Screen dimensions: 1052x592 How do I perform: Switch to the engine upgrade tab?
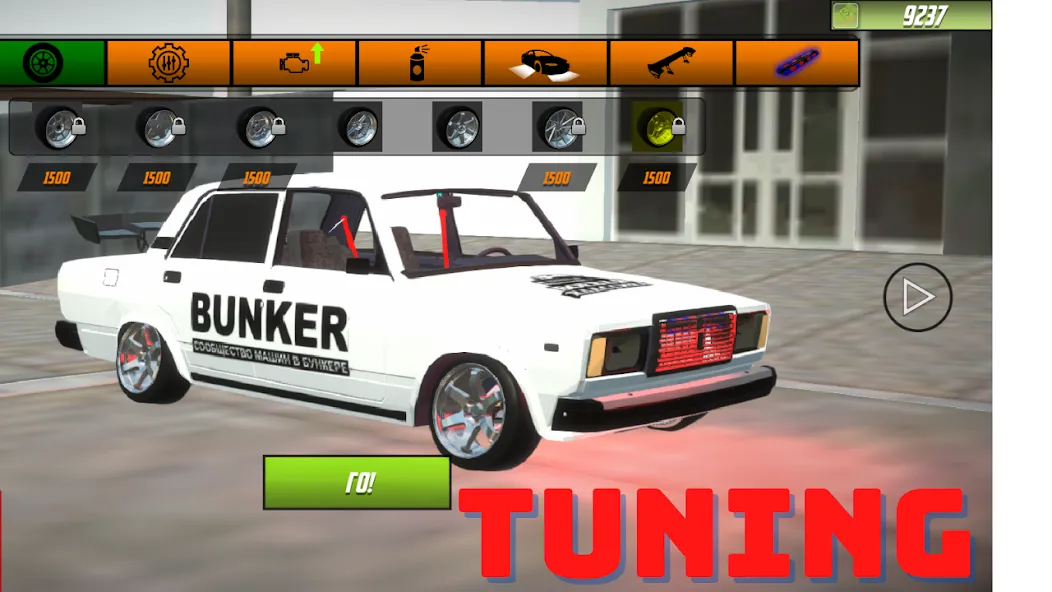[x=295, y=63]
